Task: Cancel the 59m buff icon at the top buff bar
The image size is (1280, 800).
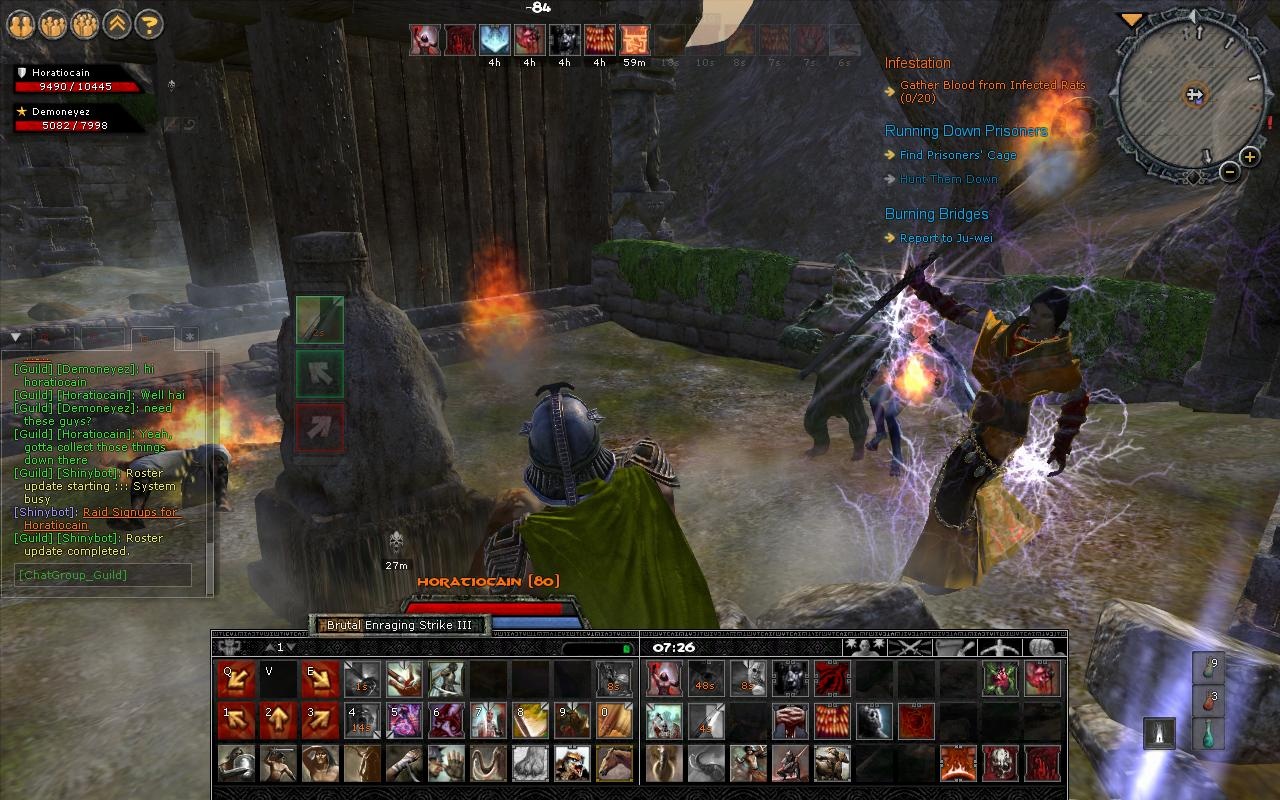Action: pyautogui.click(x=633, y=41)
